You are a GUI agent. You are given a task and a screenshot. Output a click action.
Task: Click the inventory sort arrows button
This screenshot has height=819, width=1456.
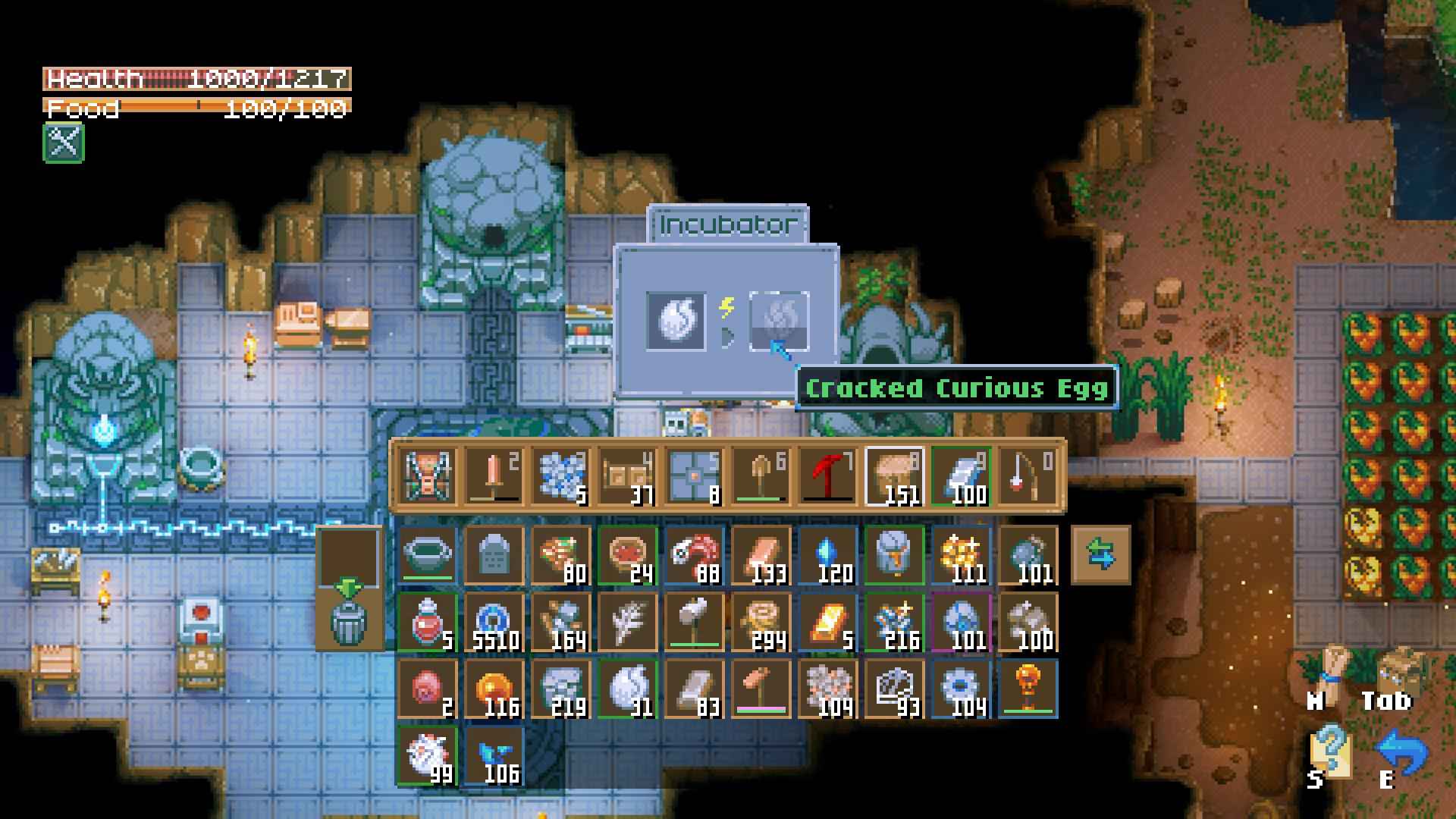tap(1100, 555)
